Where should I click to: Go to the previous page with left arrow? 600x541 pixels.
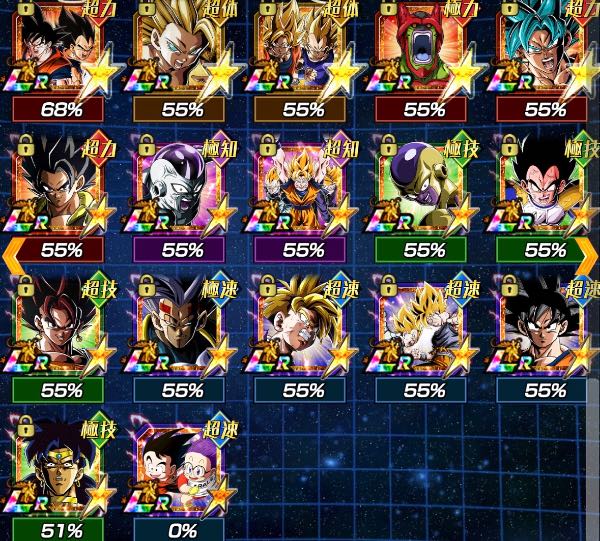pyautogui.click(x=10, y=250)
